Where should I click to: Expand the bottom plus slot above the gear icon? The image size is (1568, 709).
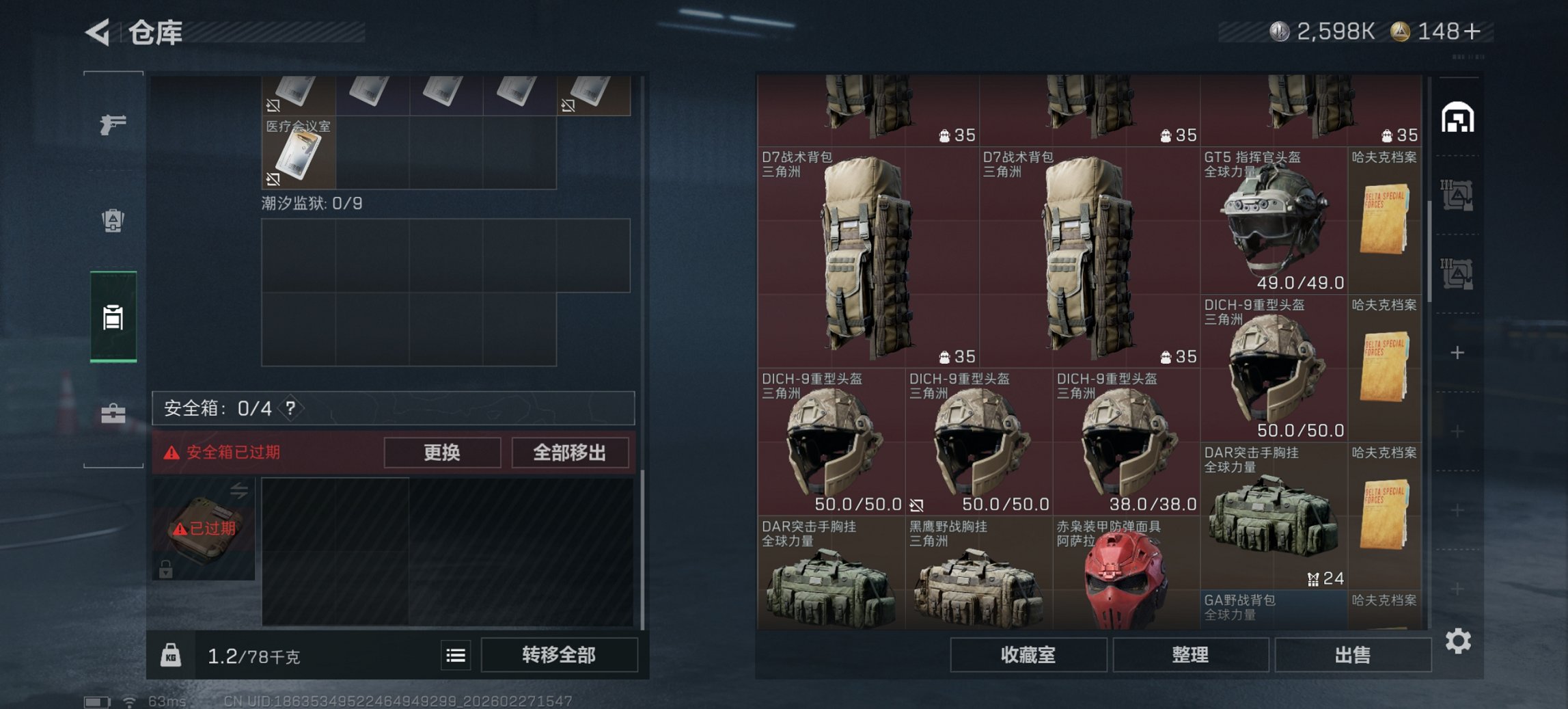(x=1458, y=587)
